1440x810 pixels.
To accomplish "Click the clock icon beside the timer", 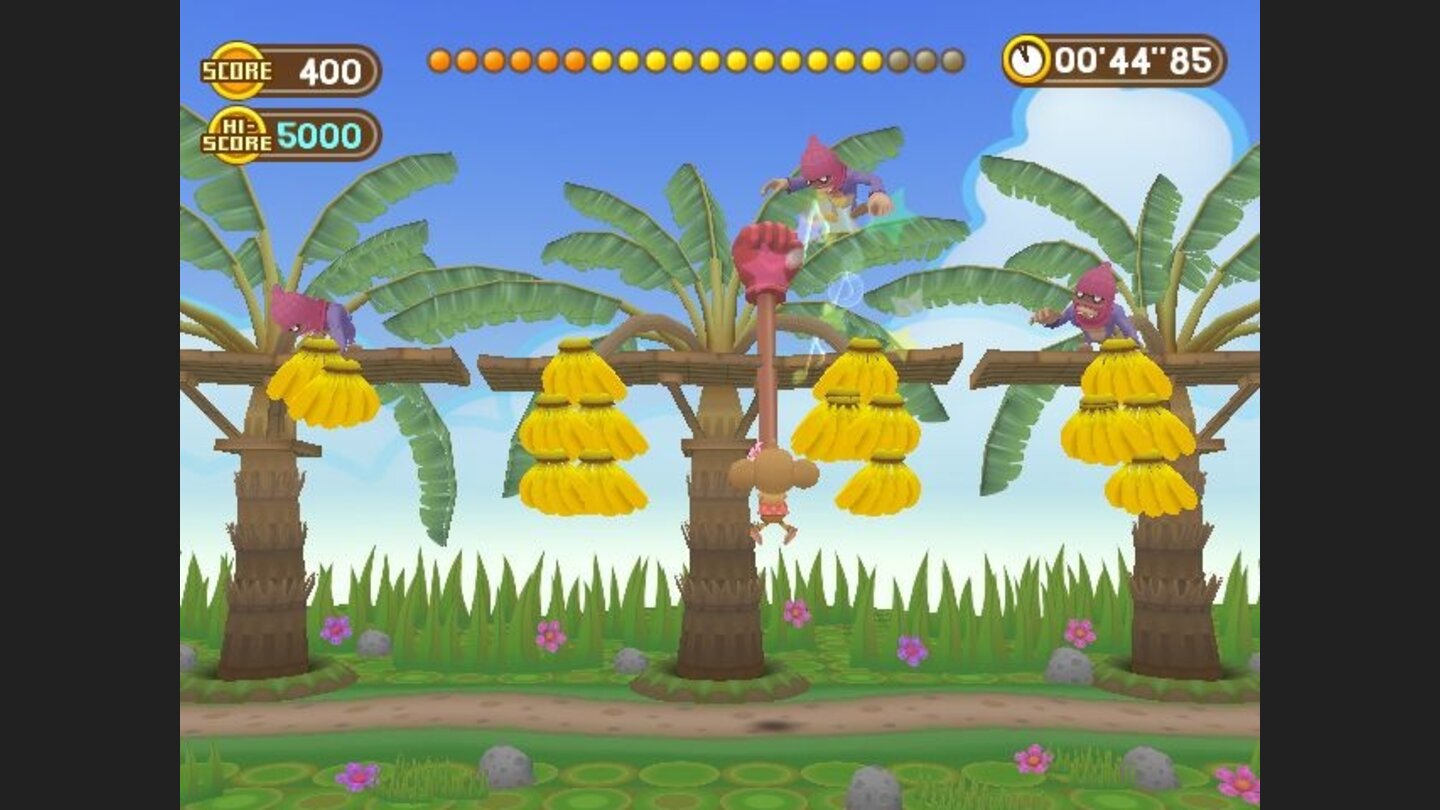I will (1029, 59).
